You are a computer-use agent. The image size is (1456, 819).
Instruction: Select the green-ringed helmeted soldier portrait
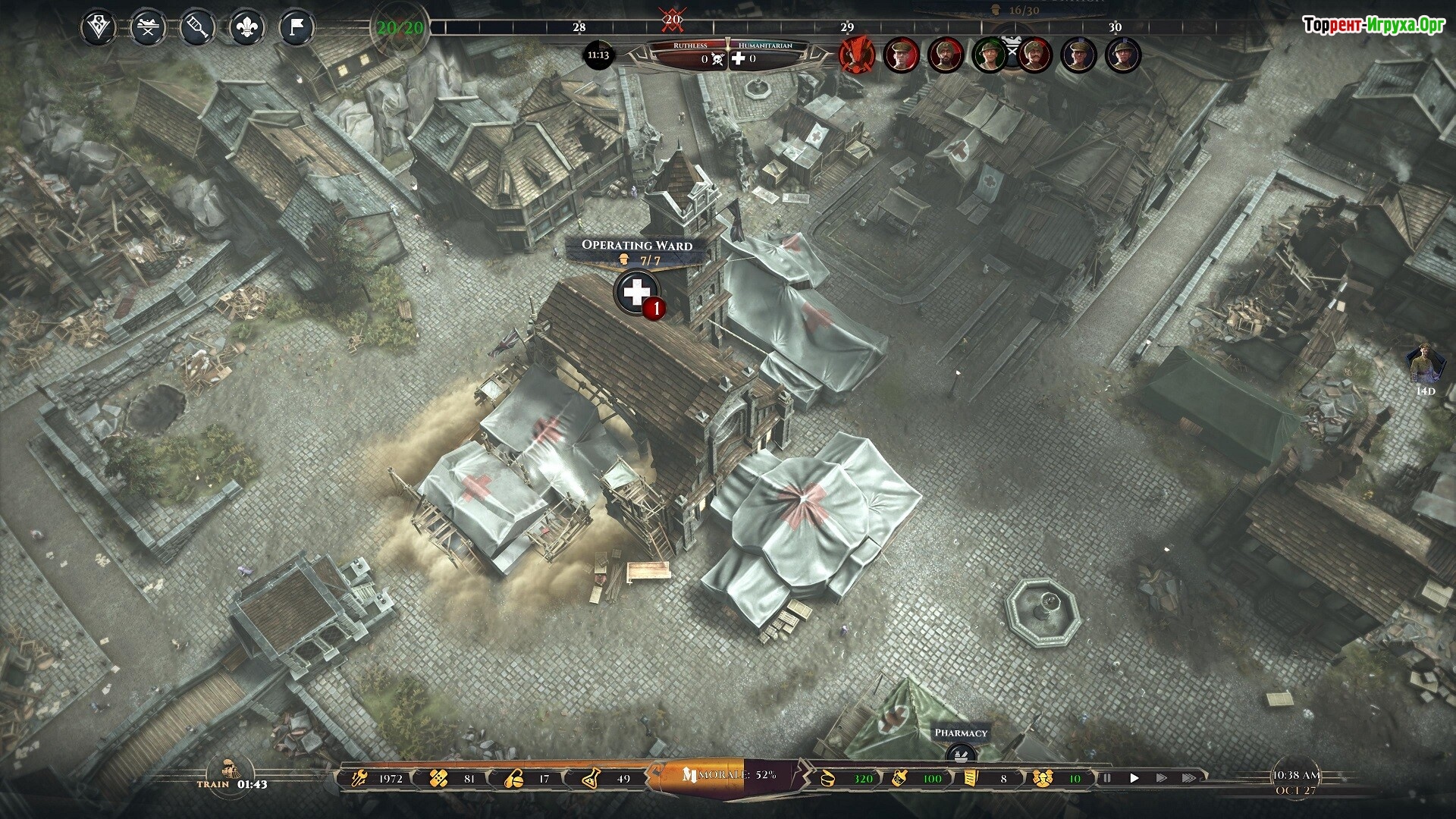(x=990, y=55)
